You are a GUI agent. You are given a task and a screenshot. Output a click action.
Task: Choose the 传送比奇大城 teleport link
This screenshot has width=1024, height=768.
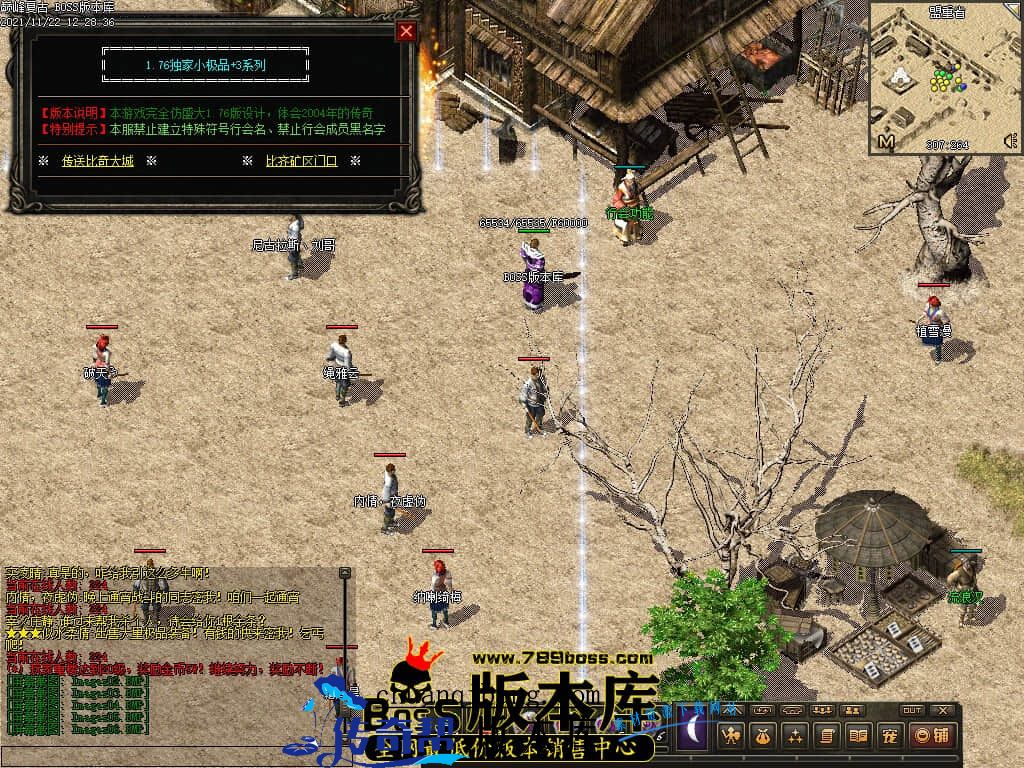pyautogui.click(x=97, y=160)
